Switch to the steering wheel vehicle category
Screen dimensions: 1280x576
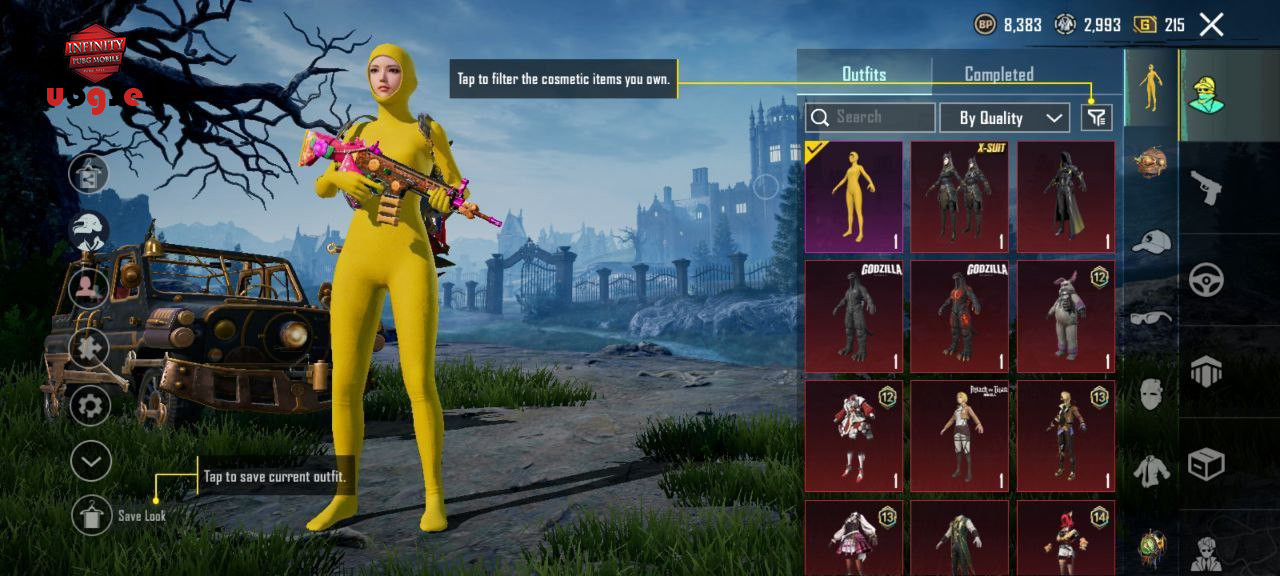tap(1206, 280)
